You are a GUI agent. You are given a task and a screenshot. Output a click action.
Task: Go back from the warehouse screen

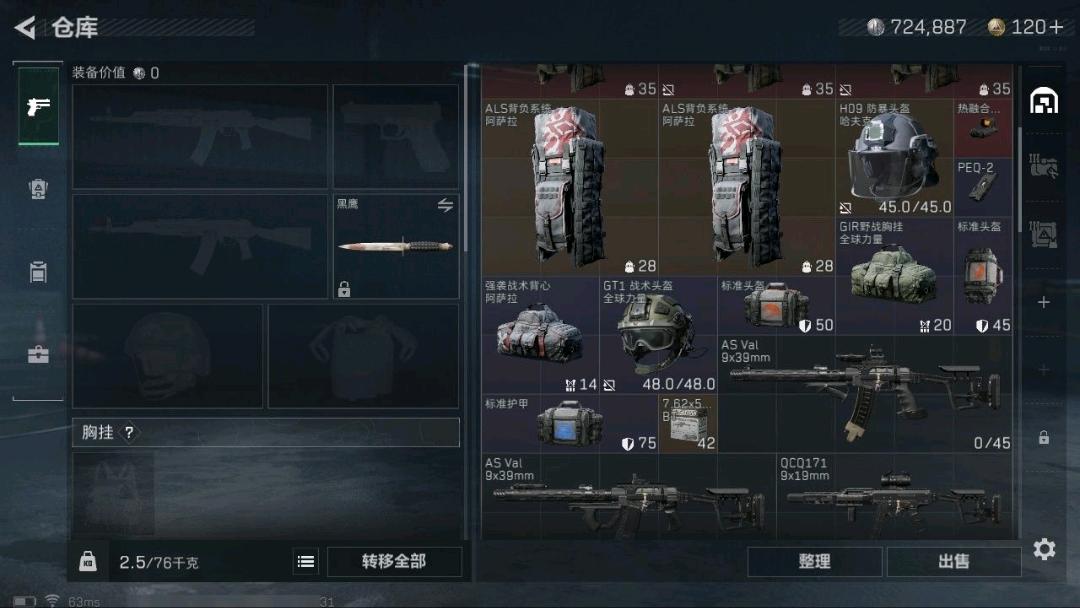click(26, 27)
